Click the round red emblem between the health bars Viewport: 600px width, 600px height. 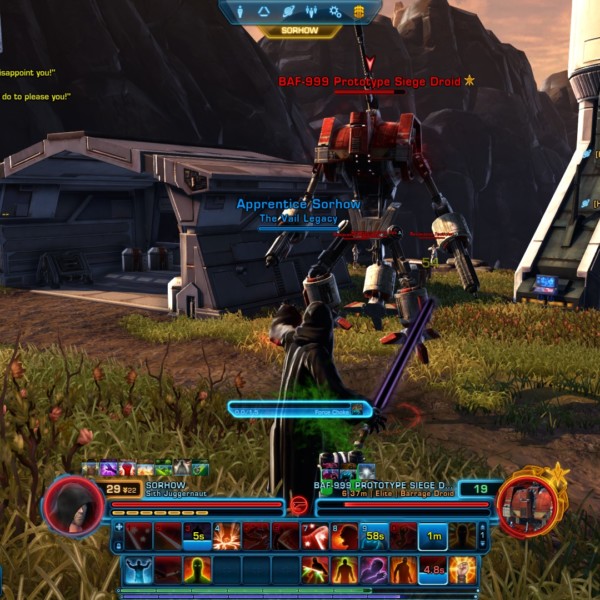(298, 505)
